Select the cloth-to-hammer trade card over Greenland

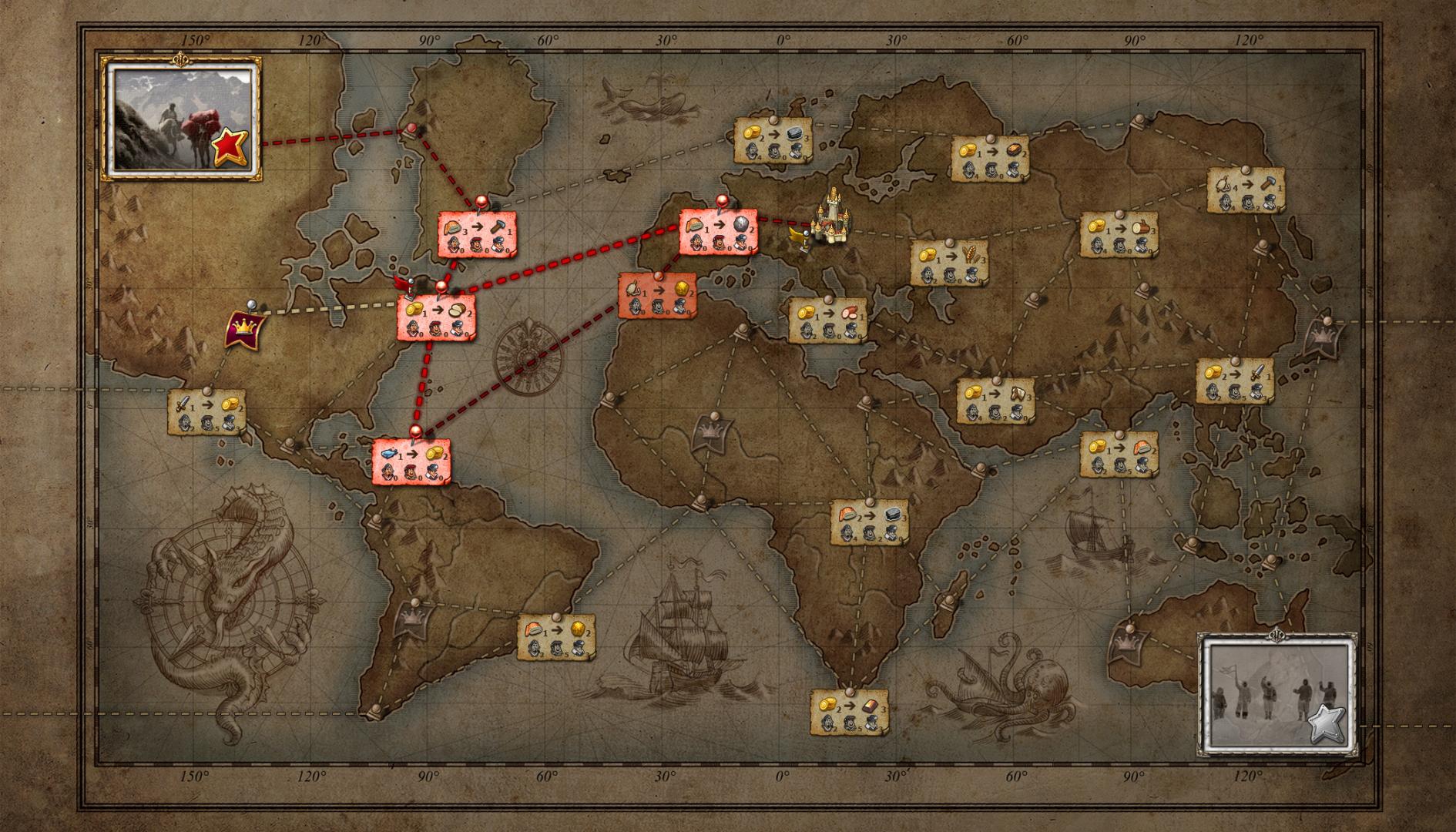tap(478, 235)
